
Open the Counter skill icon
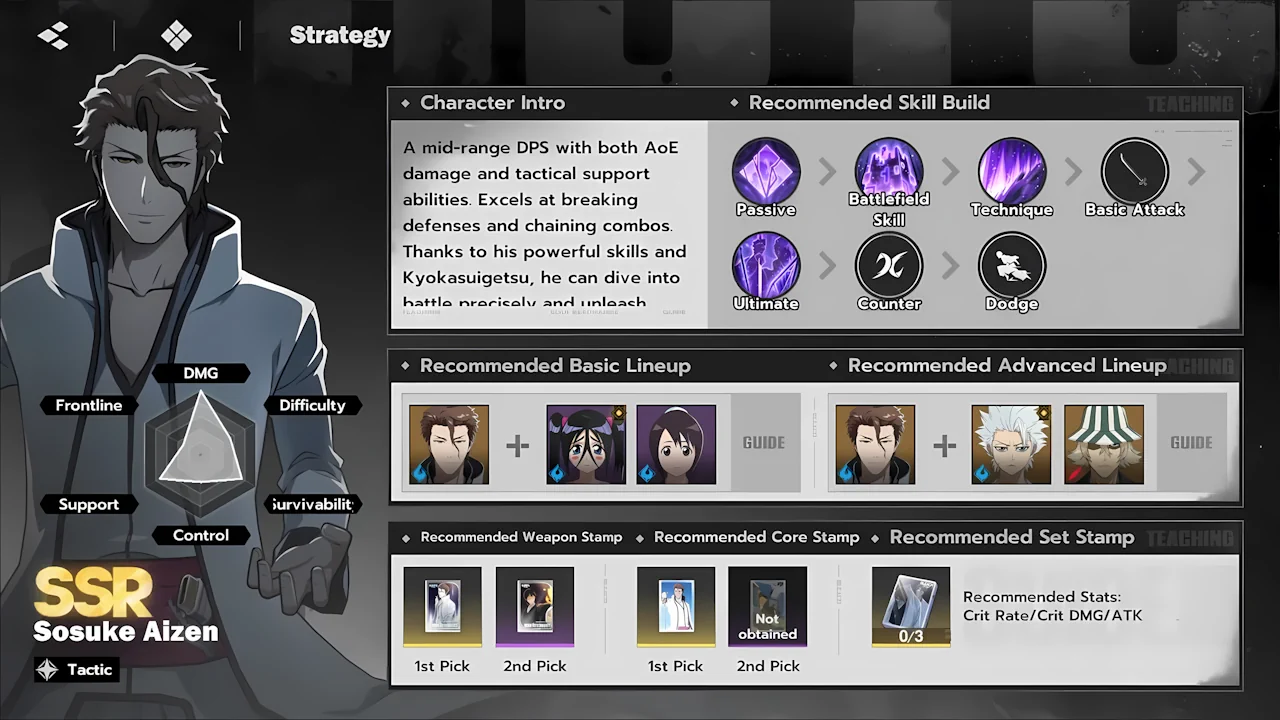click(x=889, y=267)
